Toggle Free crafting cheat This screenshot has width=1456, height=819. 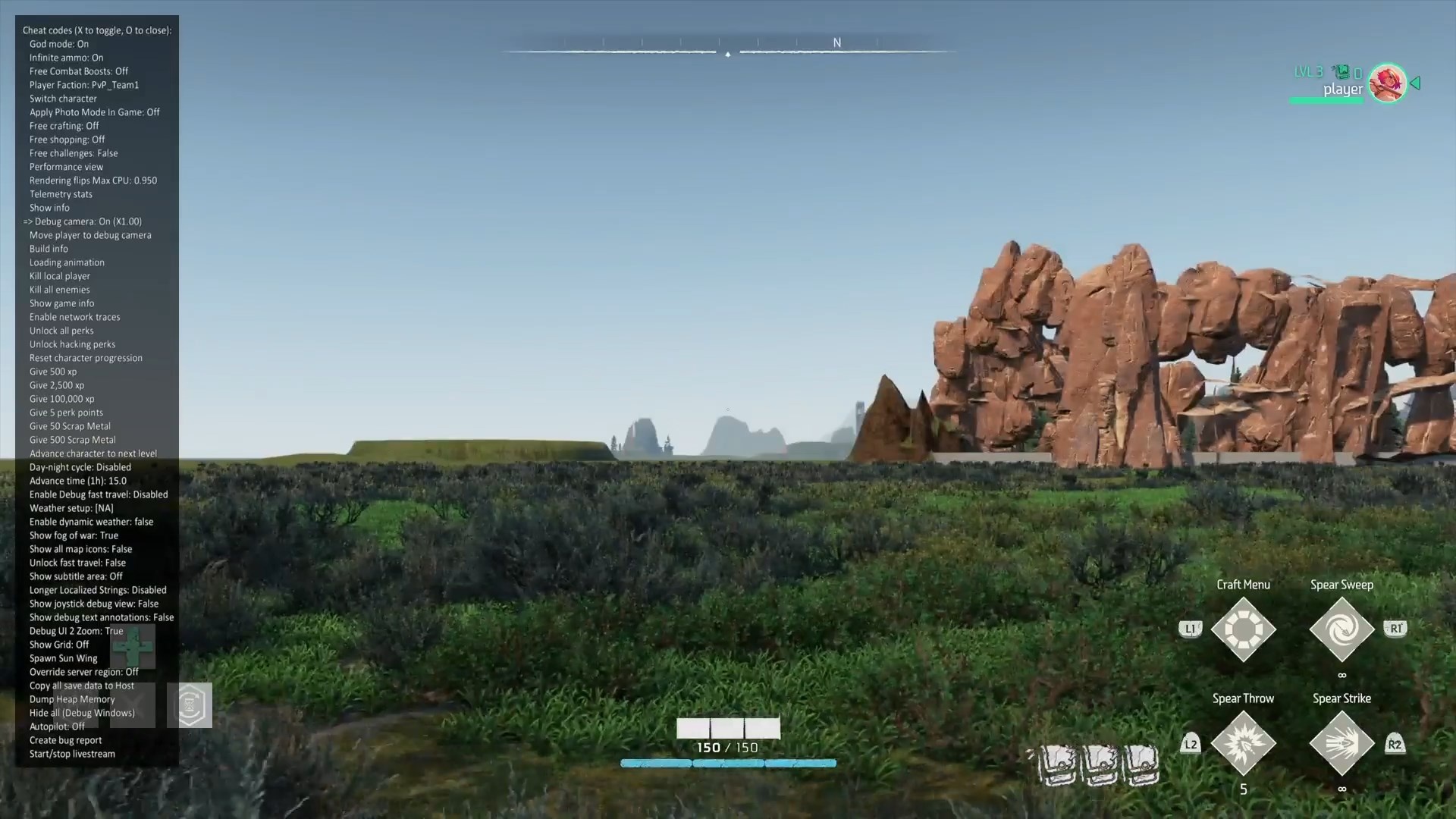pos(64,126)
